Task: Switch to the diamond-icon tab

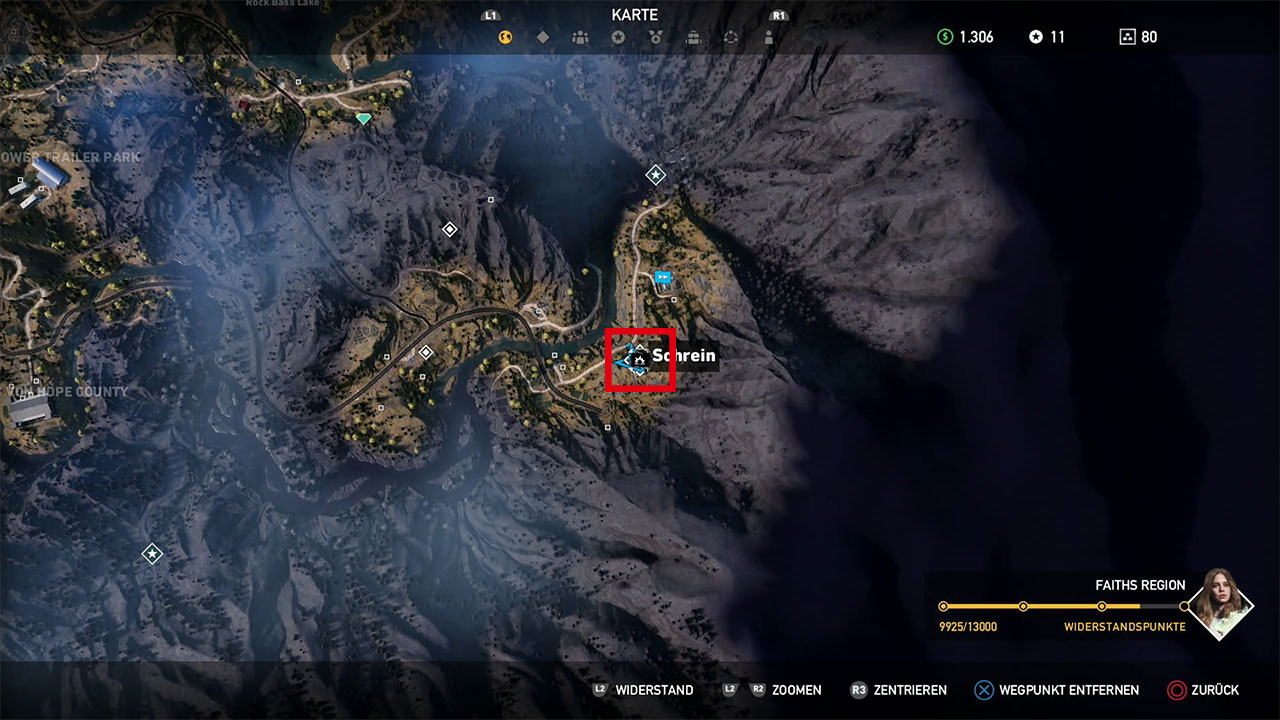Action: pyautogui.click(x=543, y=38)
